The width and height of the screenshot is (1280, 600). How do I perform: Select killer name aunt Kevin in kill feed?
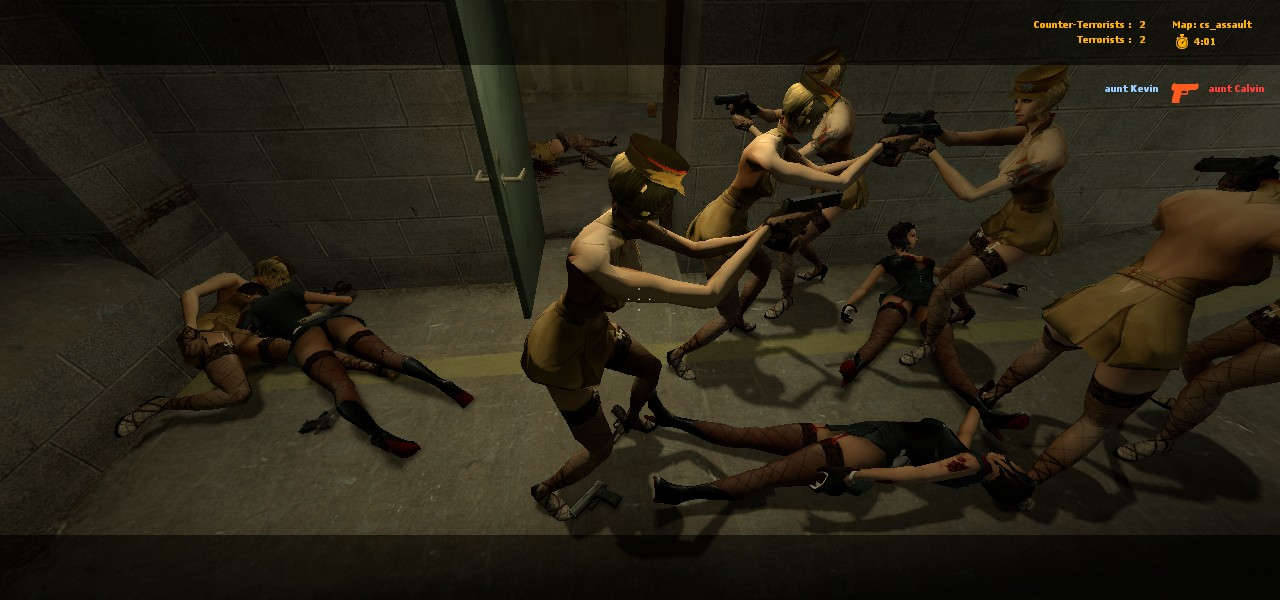click(1131, 89)
